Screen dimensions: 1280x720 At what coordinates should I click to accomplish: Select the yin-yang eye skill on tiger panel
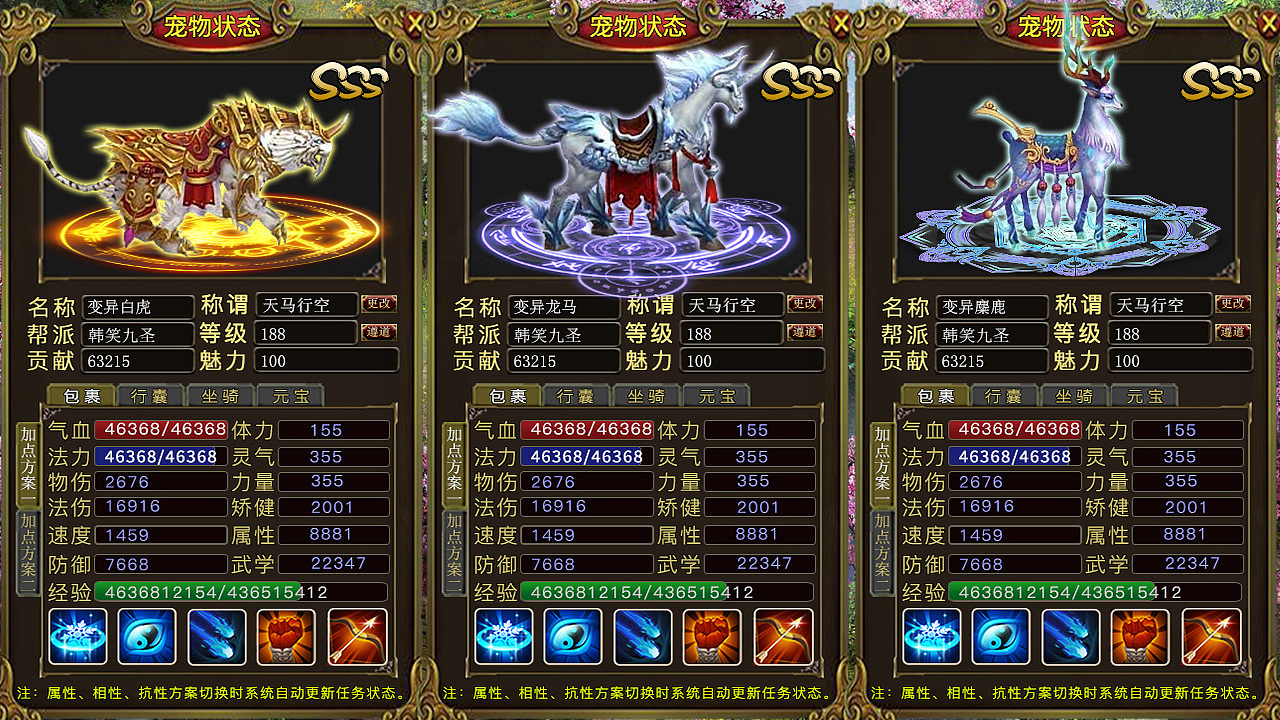[x=148, y=636]
